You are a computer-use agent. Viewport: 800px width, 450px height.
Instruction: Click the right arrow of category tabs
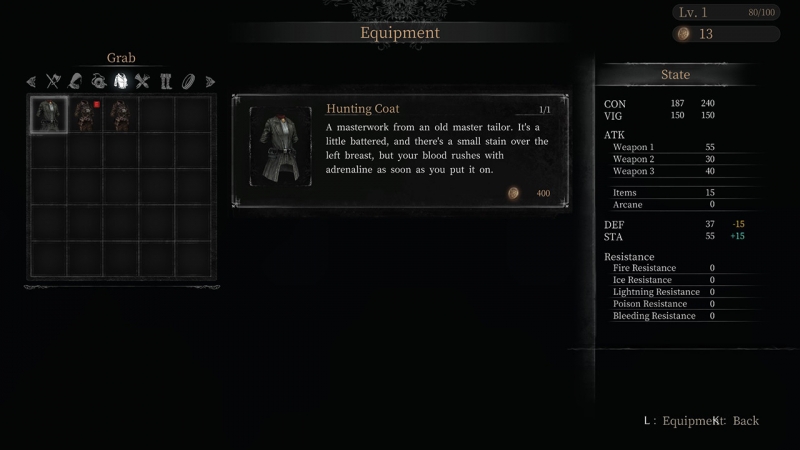tap(210, 81)
